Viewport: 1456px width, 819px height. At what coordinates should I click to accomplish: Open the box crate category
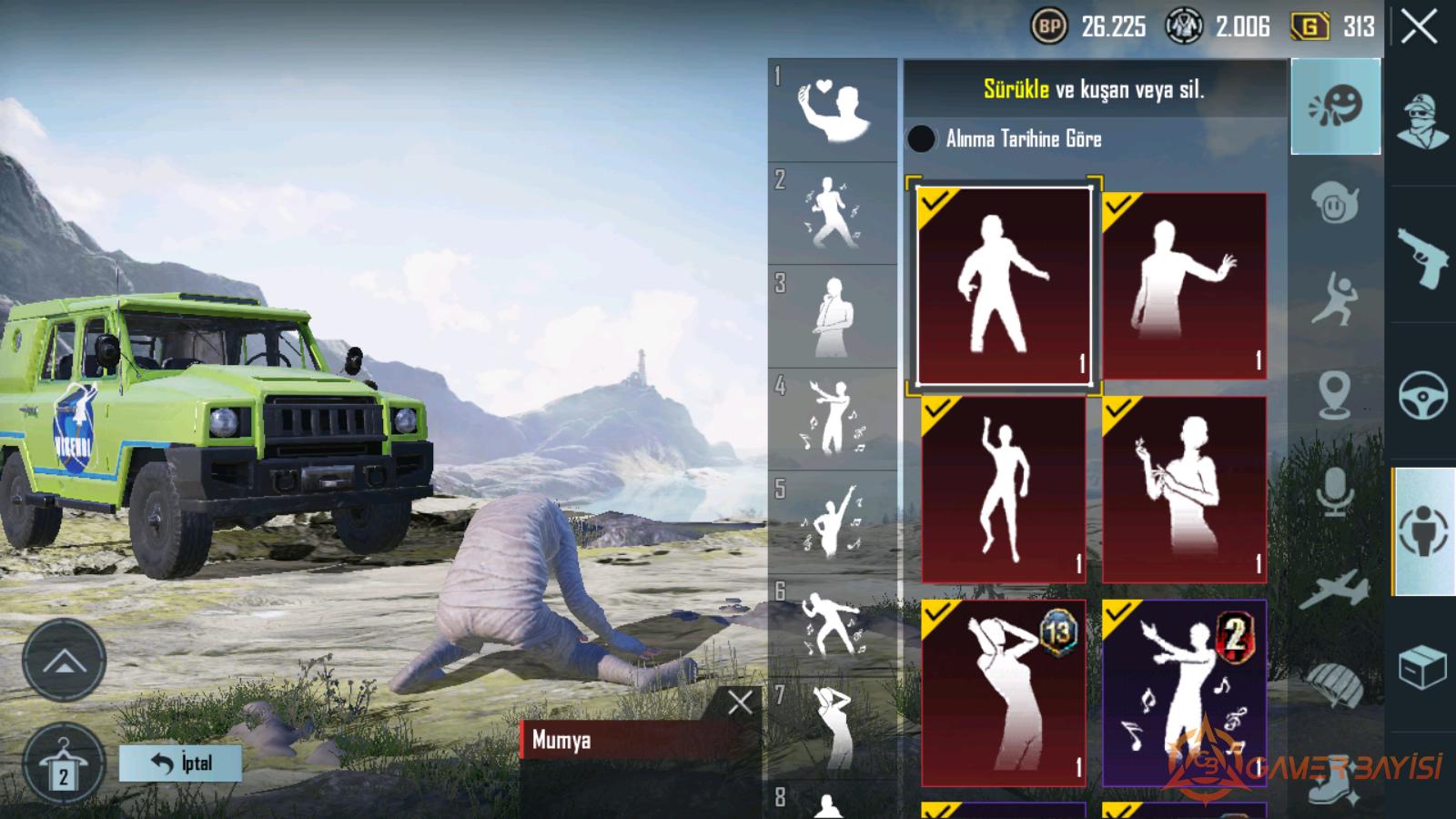click(x=1422, y=667)
